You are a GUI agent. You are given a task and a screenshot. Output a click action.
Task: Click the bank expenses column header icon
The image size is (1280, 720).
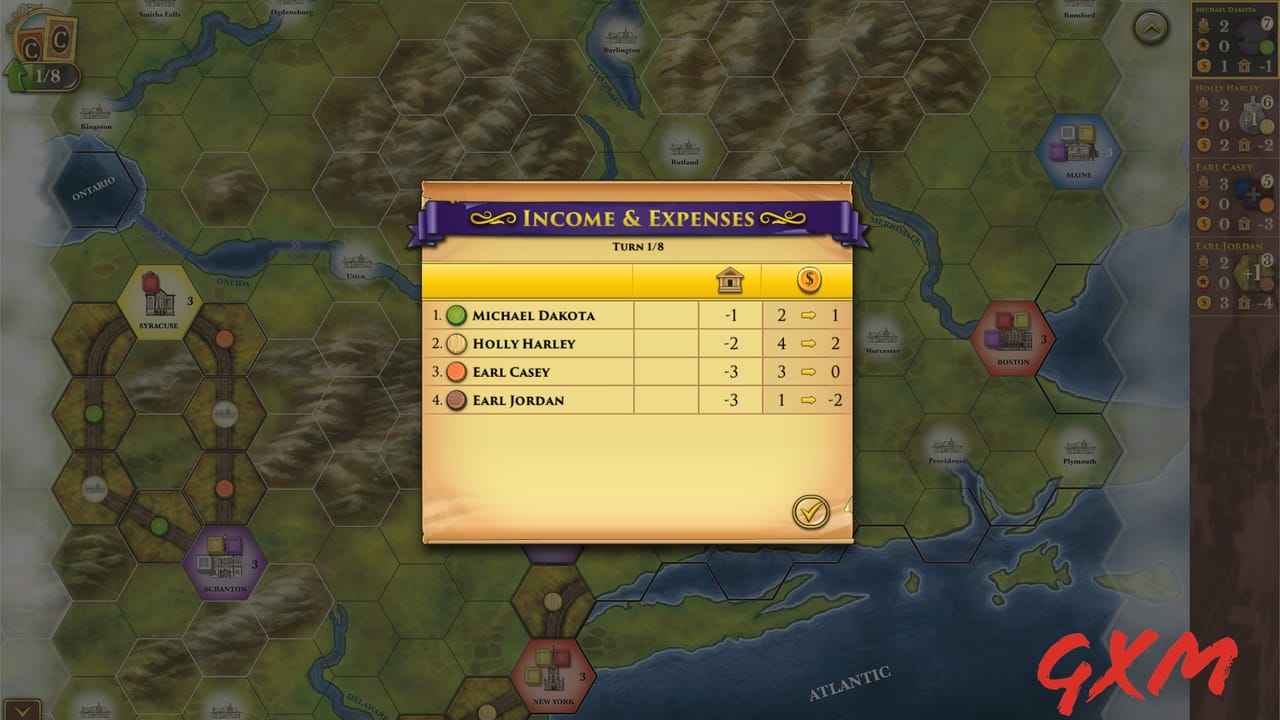pos(731,280)
